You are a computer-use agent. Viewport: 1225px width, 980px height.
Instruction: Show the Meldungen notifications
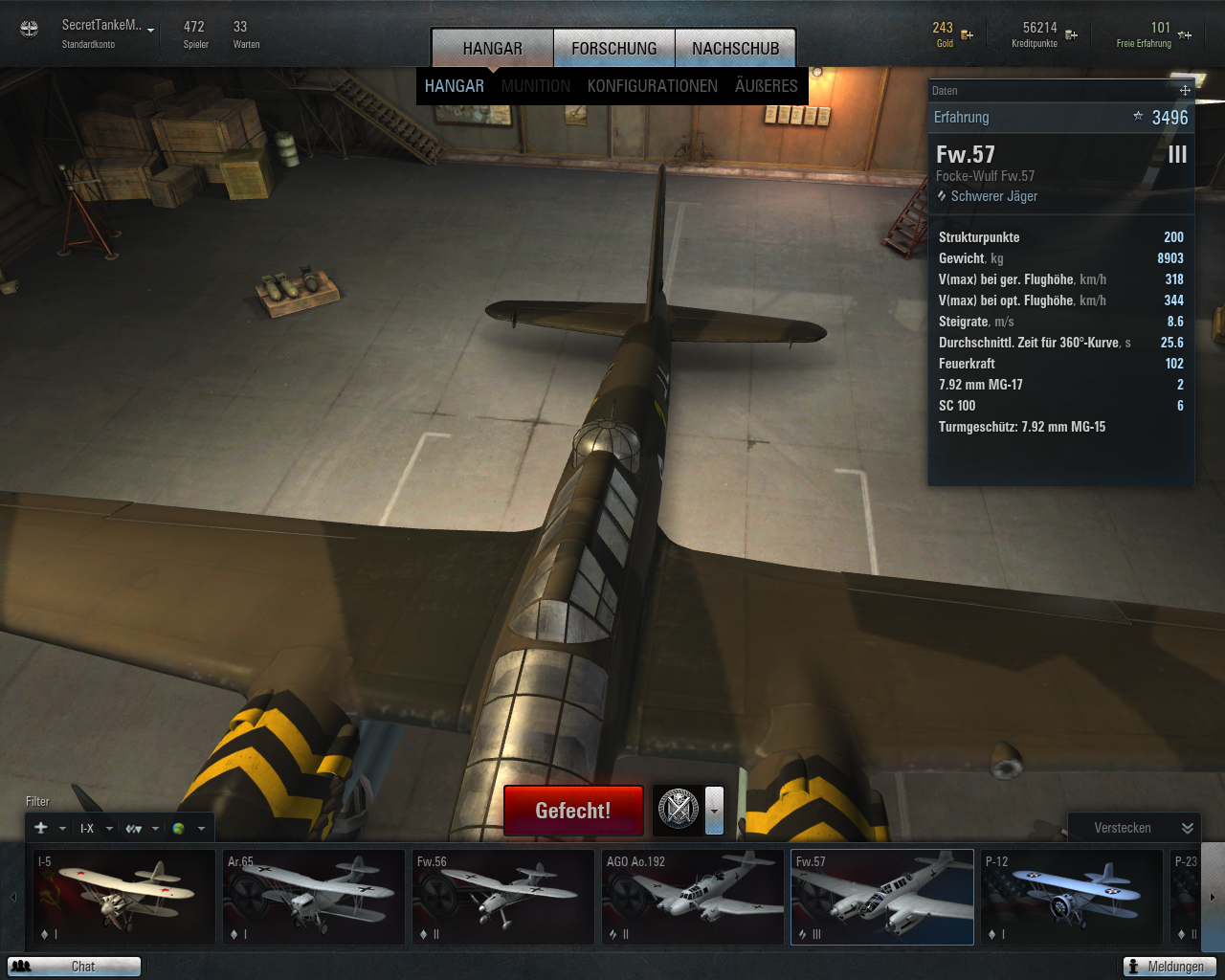(1169, 967)
